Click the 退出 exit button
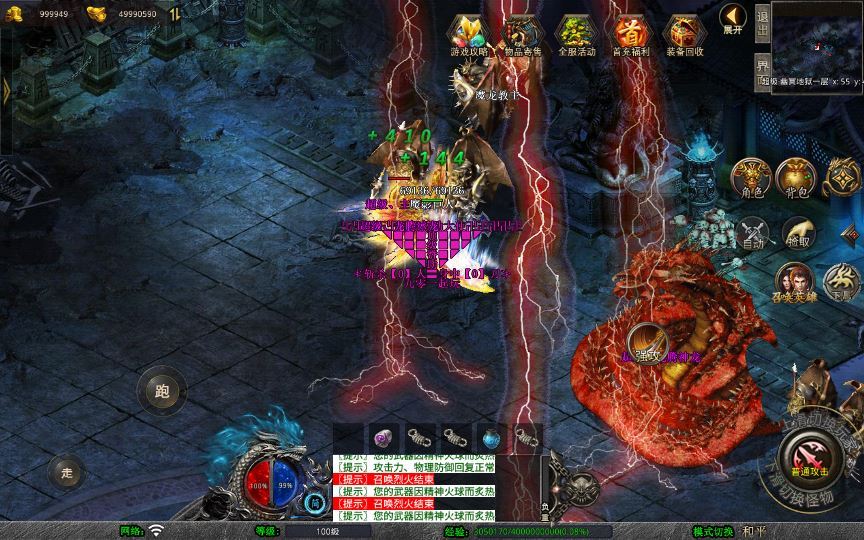 (762, 22)
